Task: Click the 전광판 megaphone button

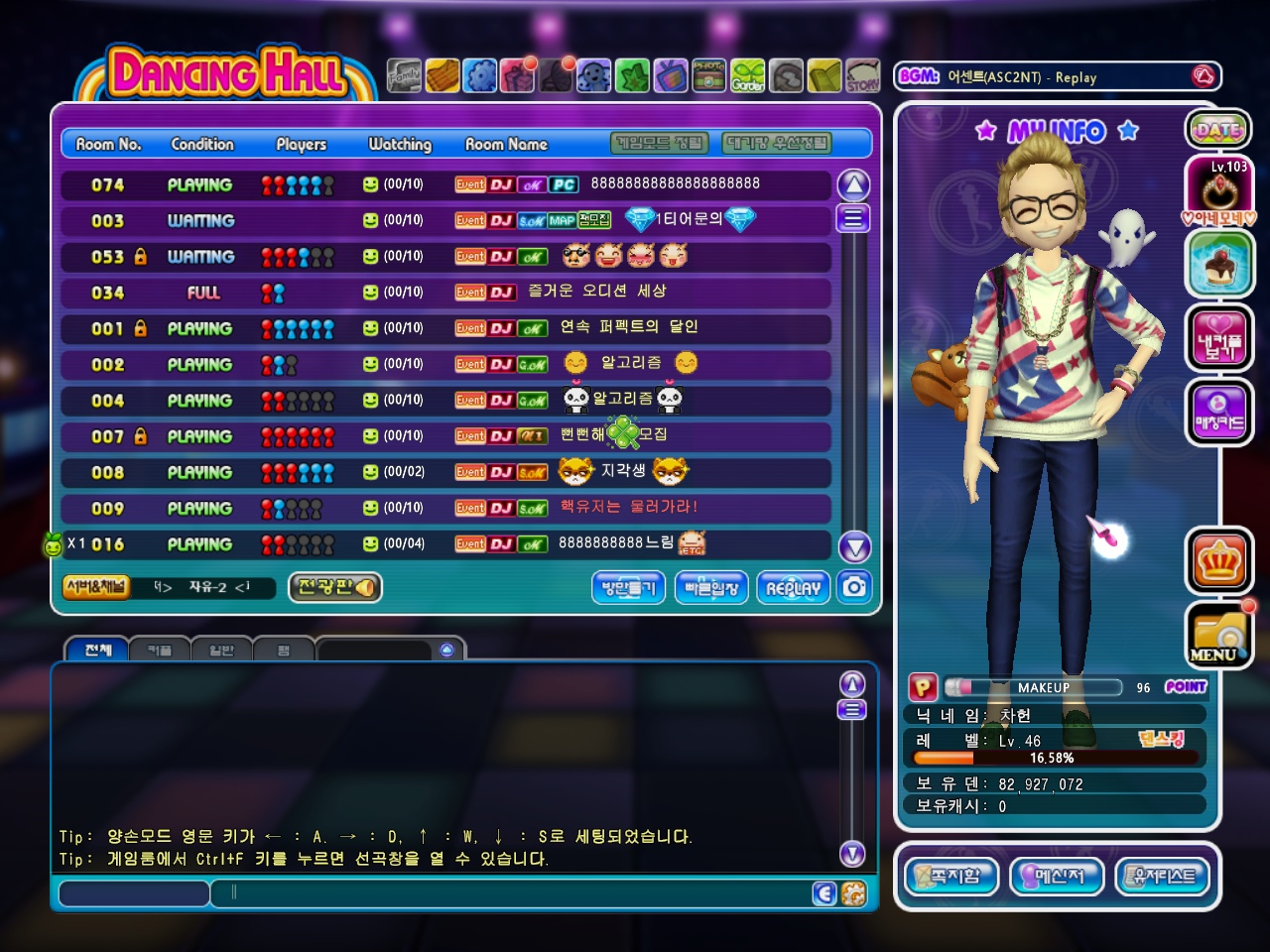Action: (x=334, y=587)
